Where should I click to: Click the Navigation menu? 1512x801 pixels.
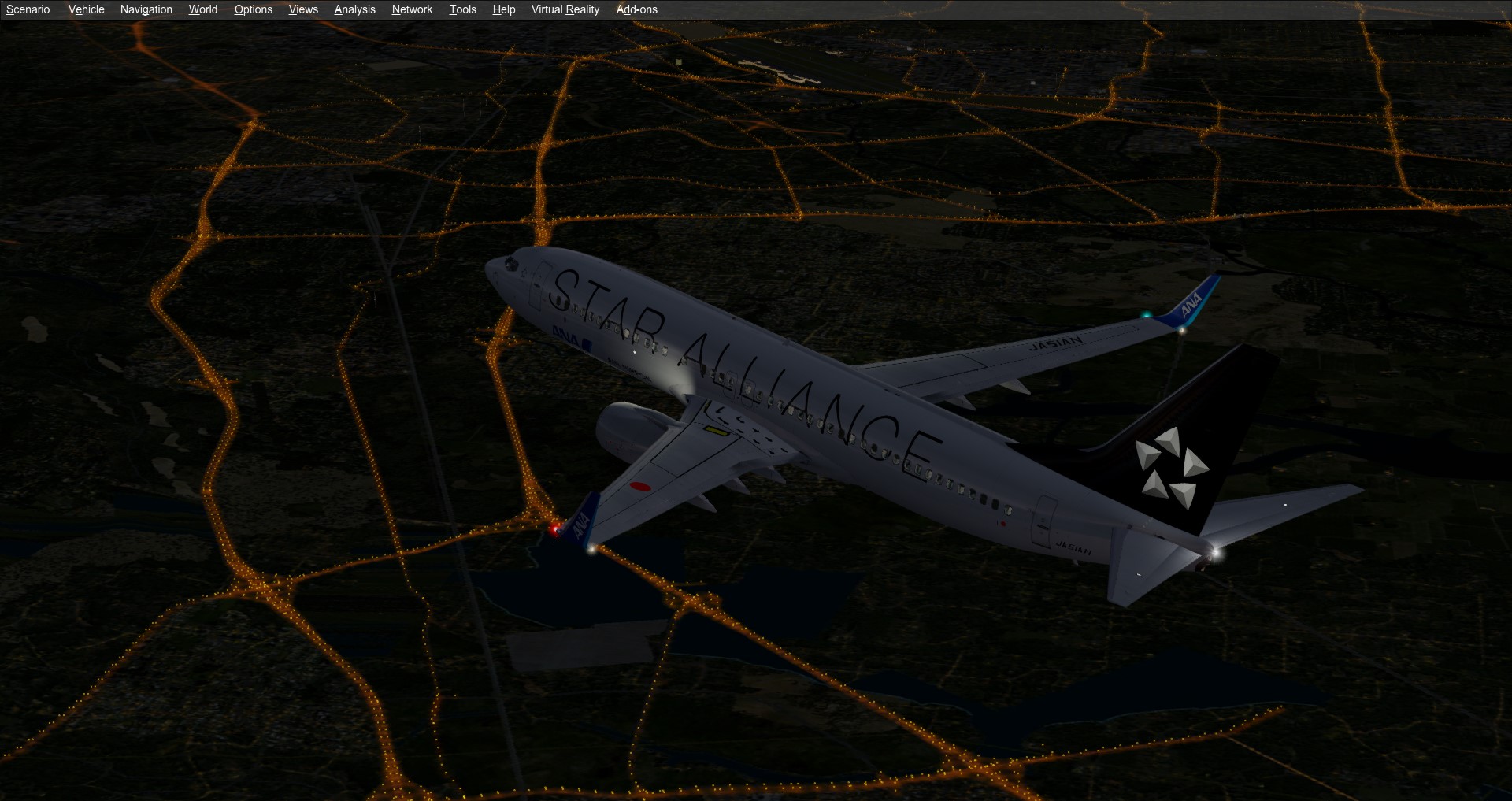[146, 9]
